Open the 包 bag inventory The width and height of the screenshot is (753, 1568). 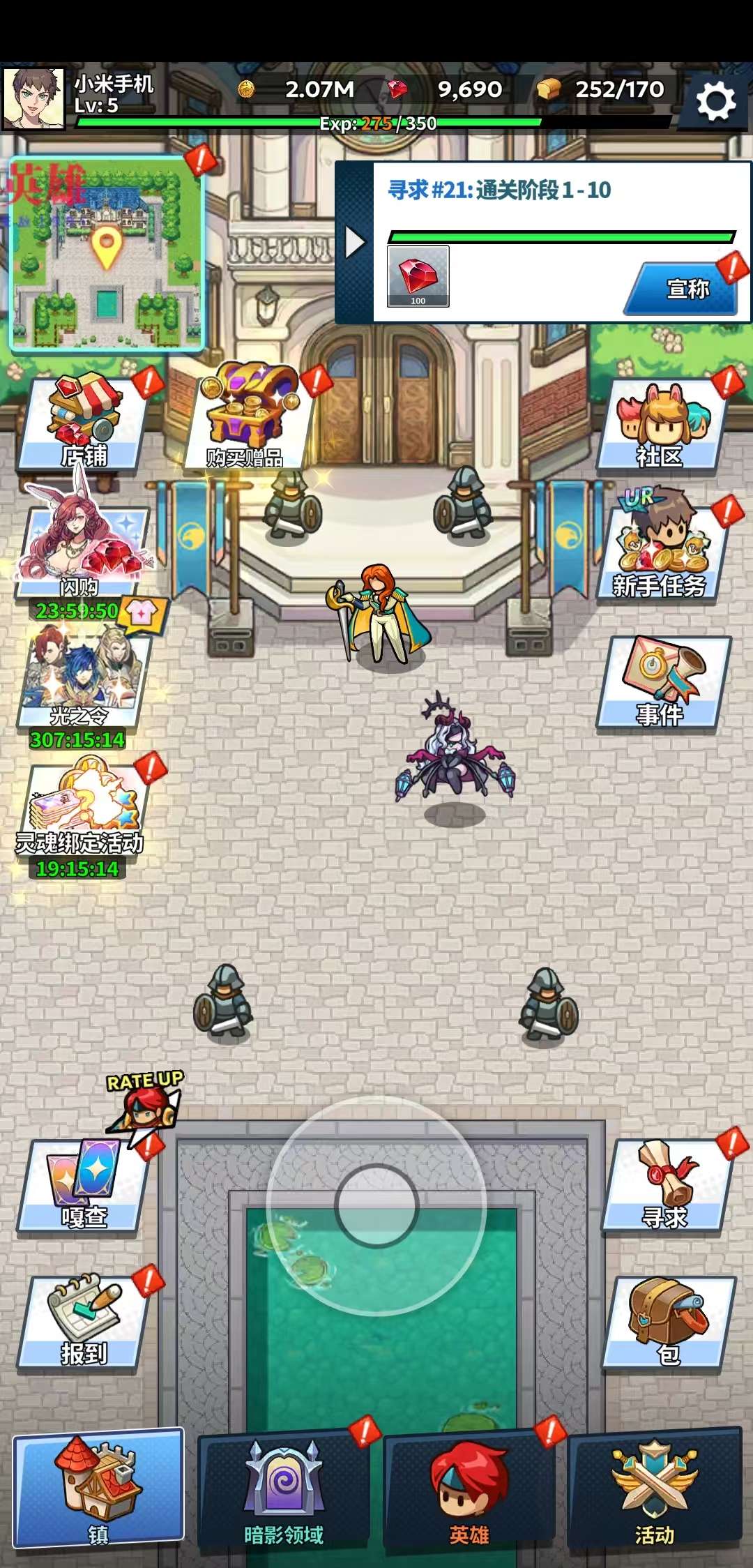coord(668,1322)
